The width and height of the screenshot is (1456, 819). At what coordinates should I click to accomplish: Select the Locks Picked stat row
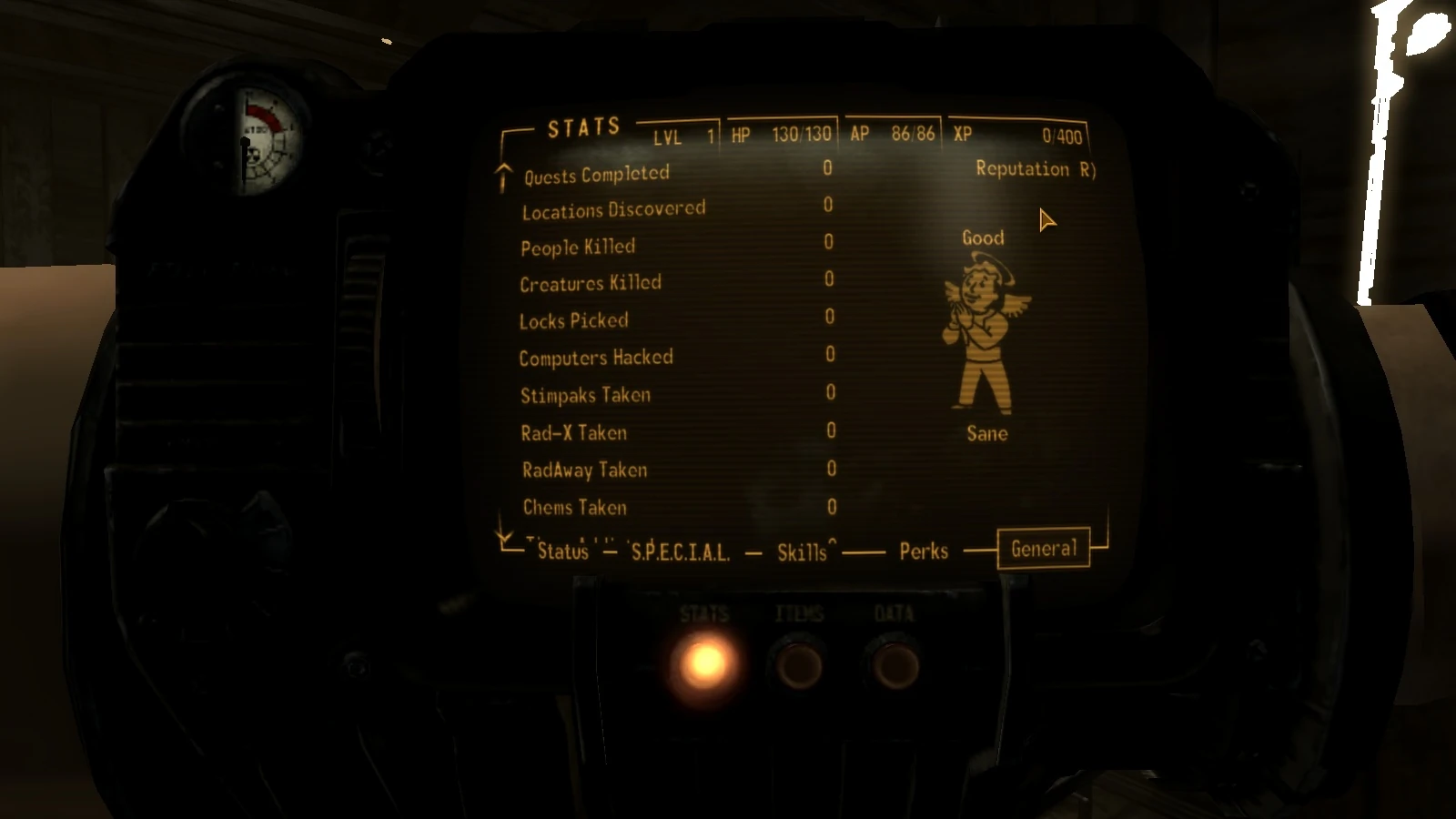pyautogui.click(x=573, y=320)
